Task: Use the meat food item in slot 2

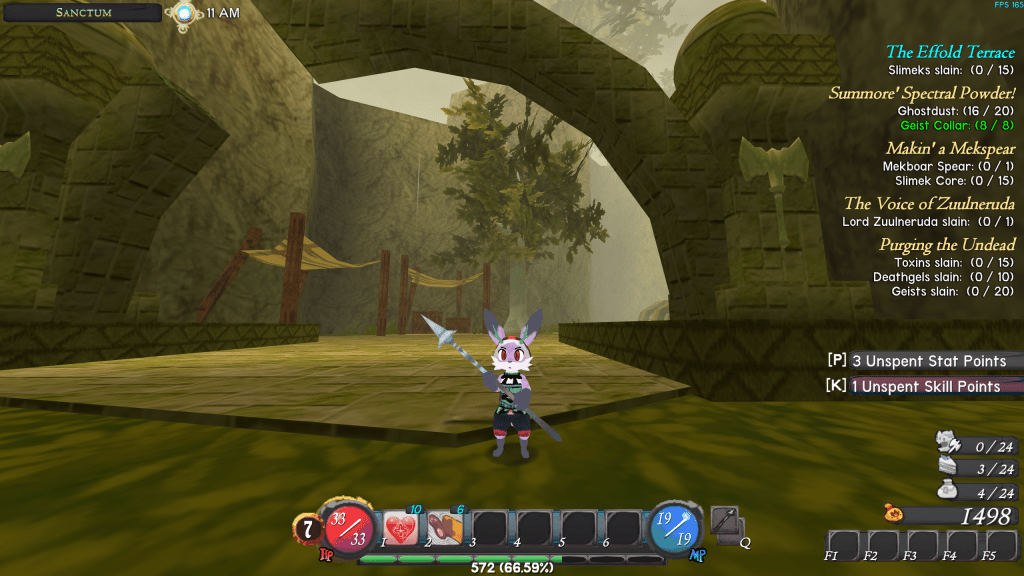Action: pyautogui.click(x=444, y=527)
